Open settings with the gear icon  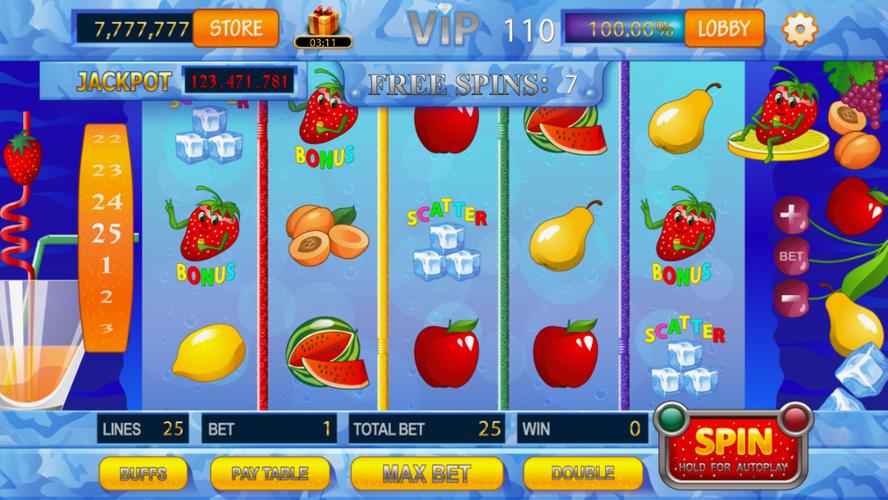pyautogui.click(x=799, y=28)
